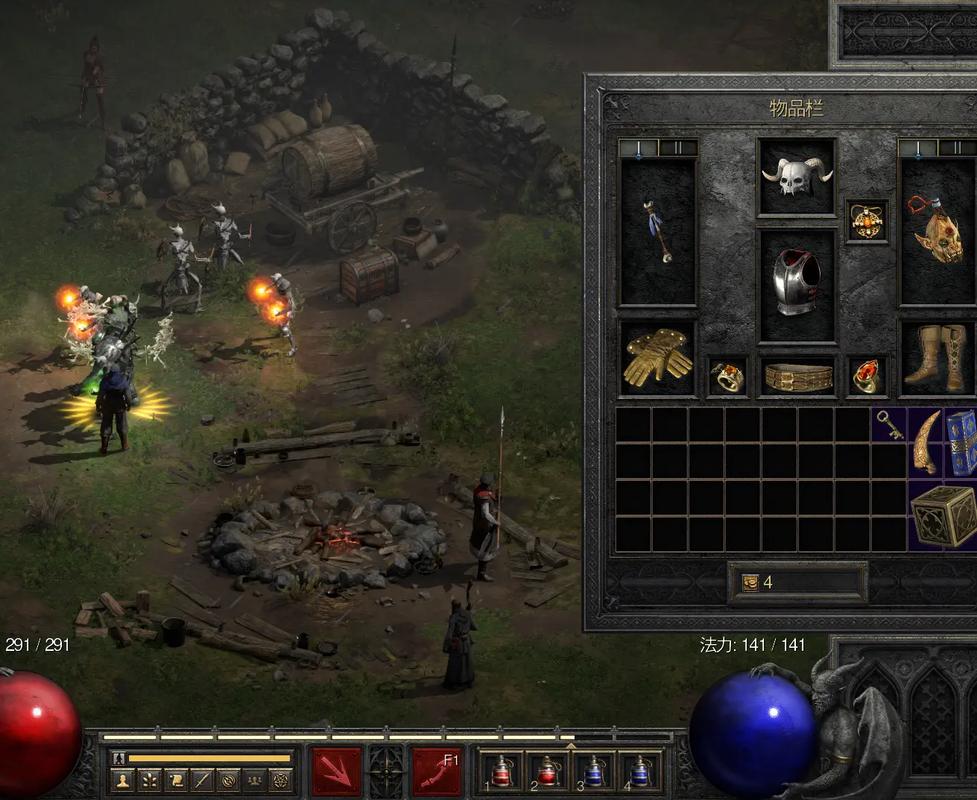
Task: Pick up the equipped amulet
Action: 866,220
